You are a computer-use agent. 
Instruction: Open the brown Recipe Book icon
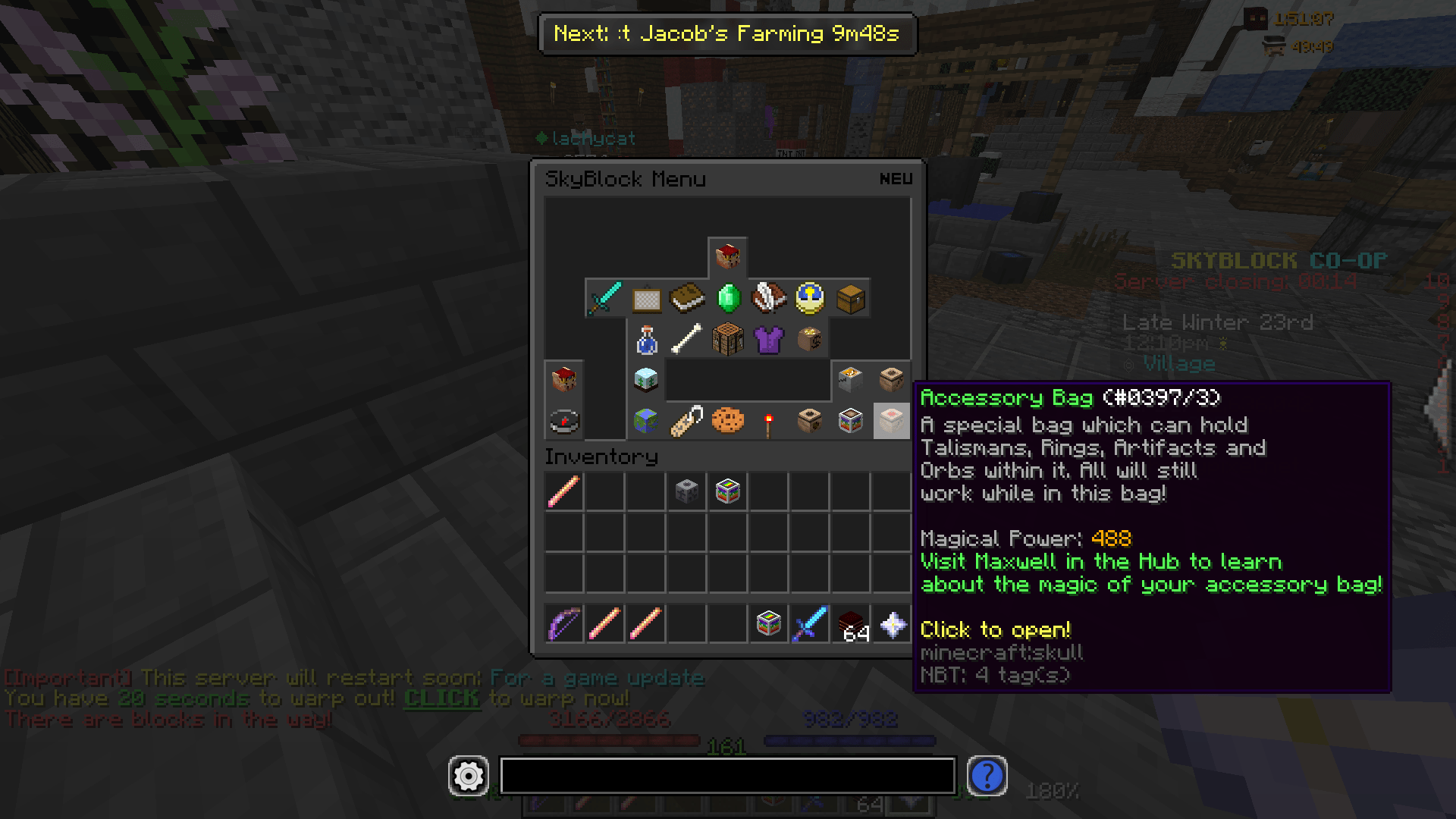coord(686,298)
